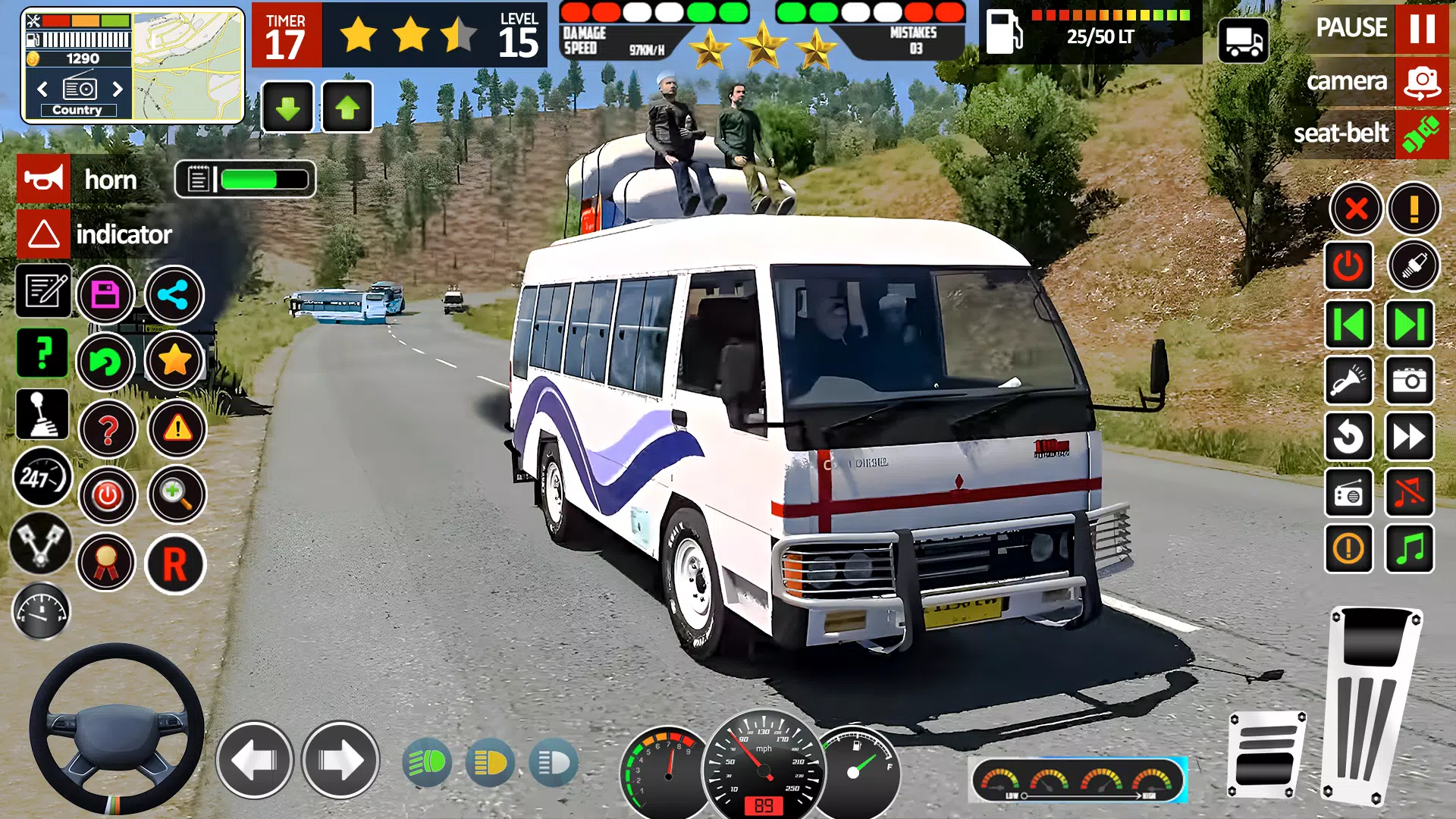Image resolution: width=1456 pixels, height=819 pixels.
Task: Open the garage truck icon near Pause
Action: coord(1244,42)
